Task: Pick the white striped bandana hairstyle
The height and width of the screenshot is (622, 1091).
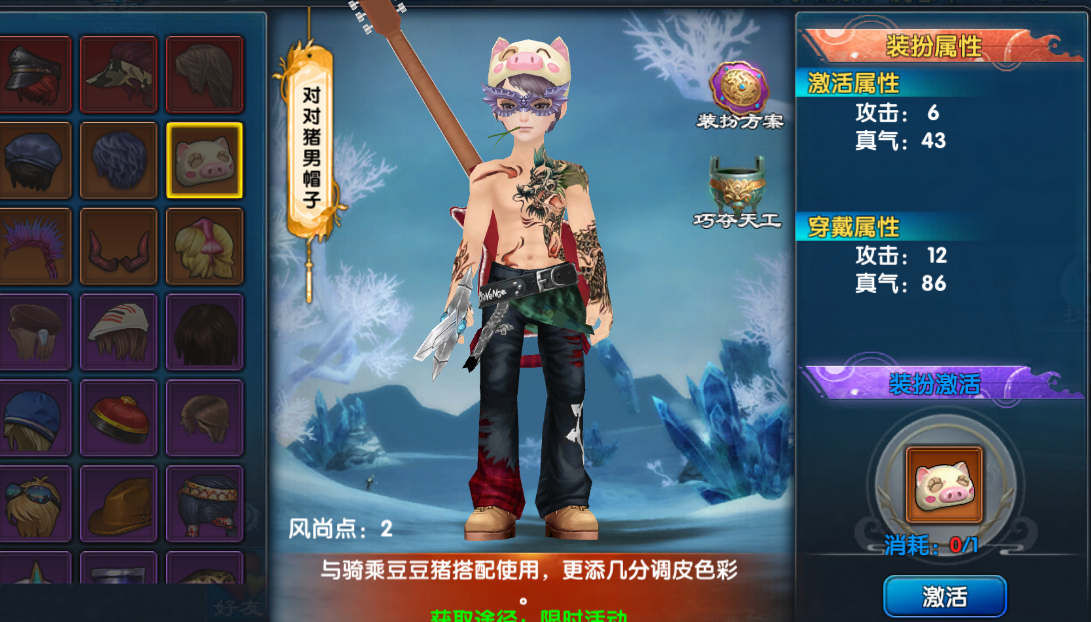Action: pos(119,332)
